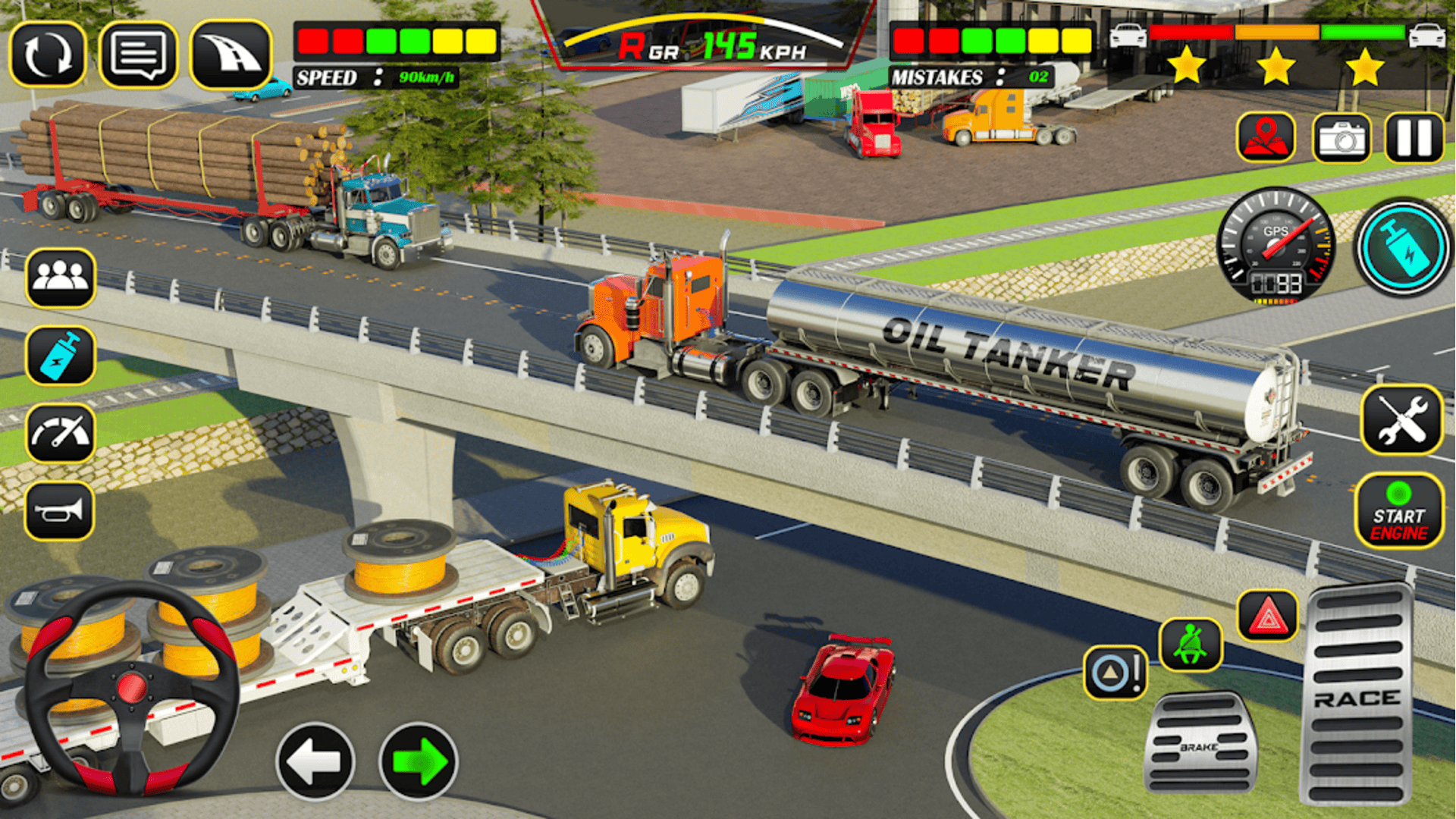Open the multiplayer players panel
This screenshot has width=1456, height=819.
pos(61,277)
